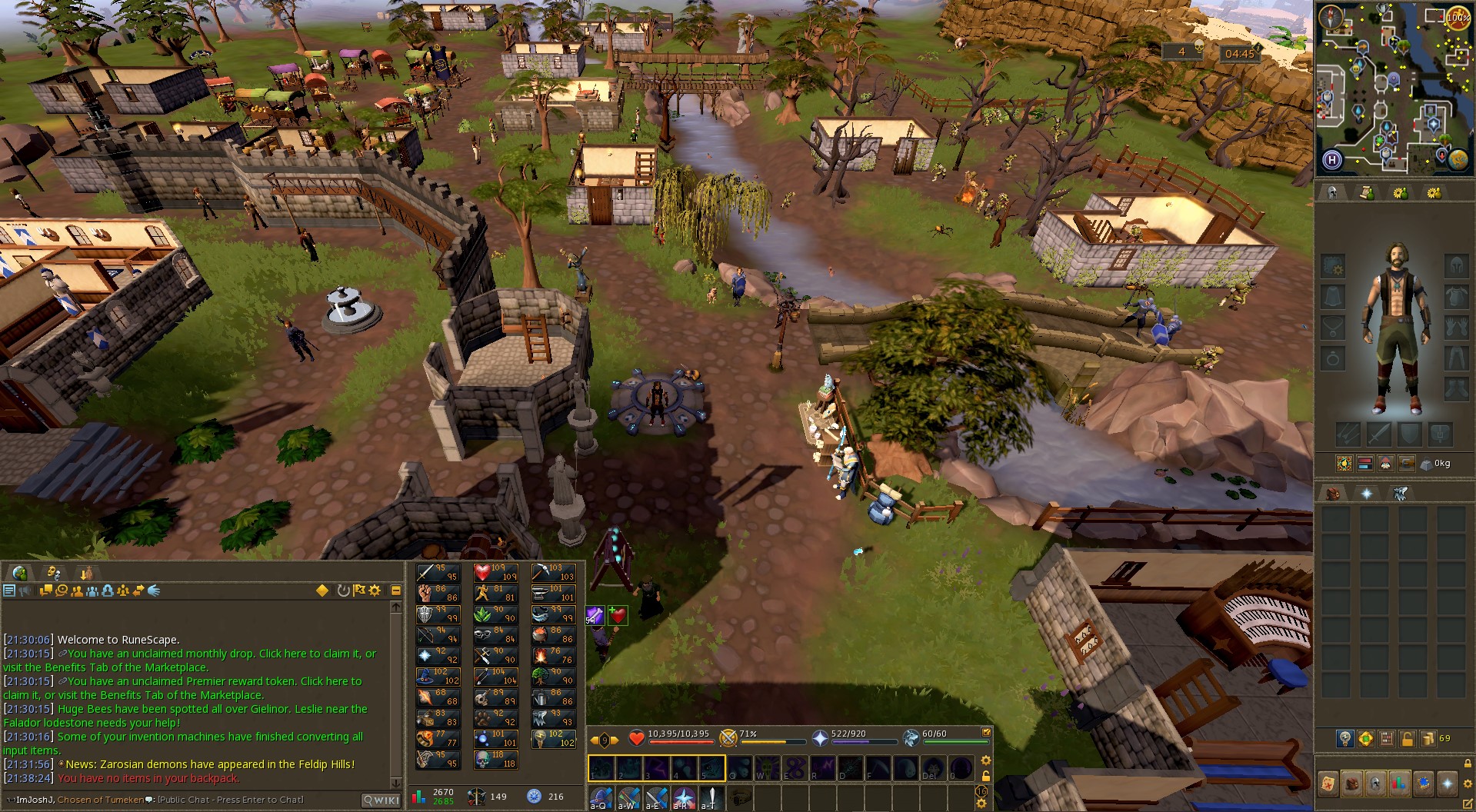
Task: Click the Slayer skull skill showing 118
Action: click(x=495, y=760)
